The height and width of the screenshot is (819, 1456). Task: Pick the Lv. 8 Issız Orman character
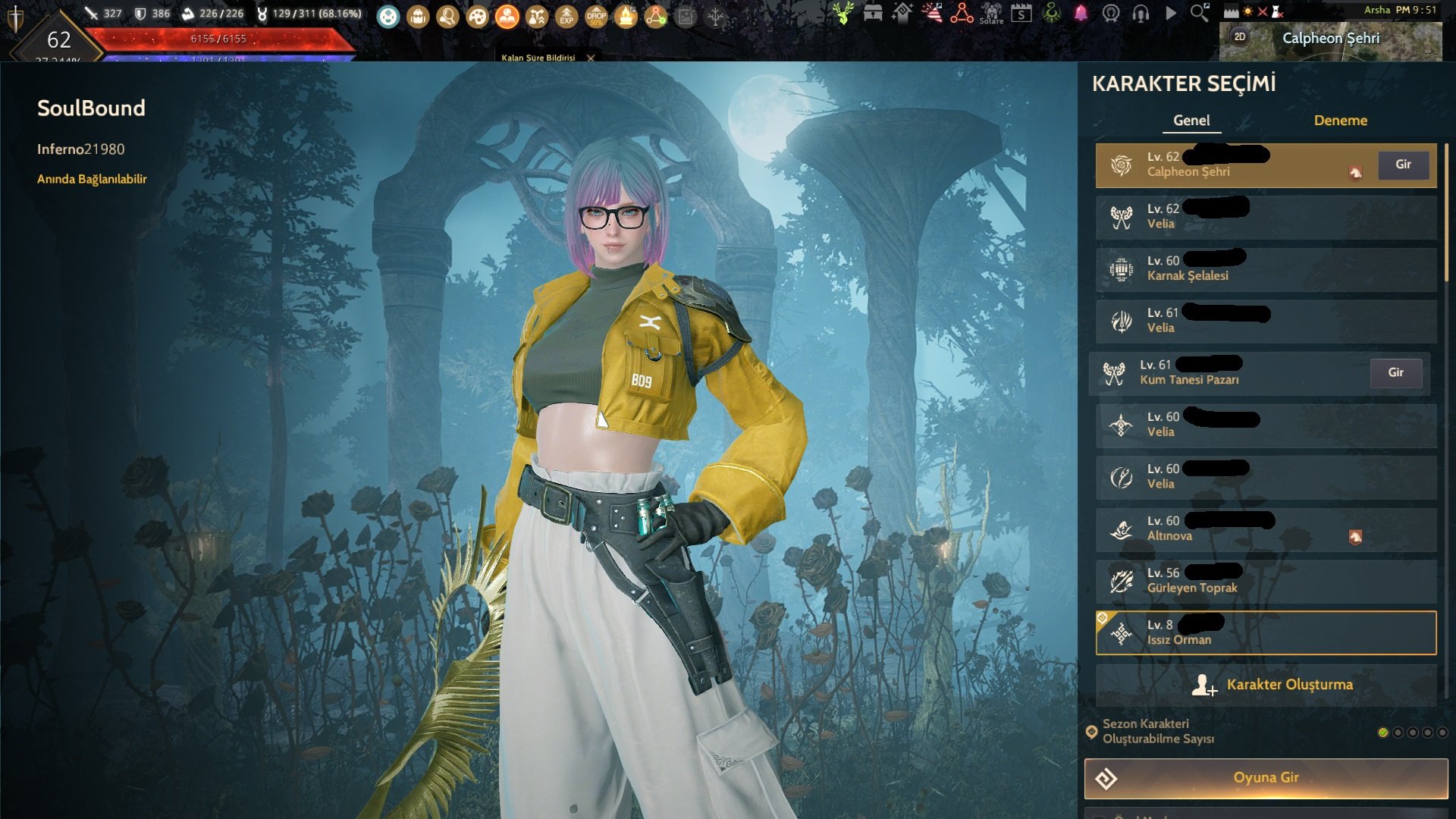tap(1265, 632)
